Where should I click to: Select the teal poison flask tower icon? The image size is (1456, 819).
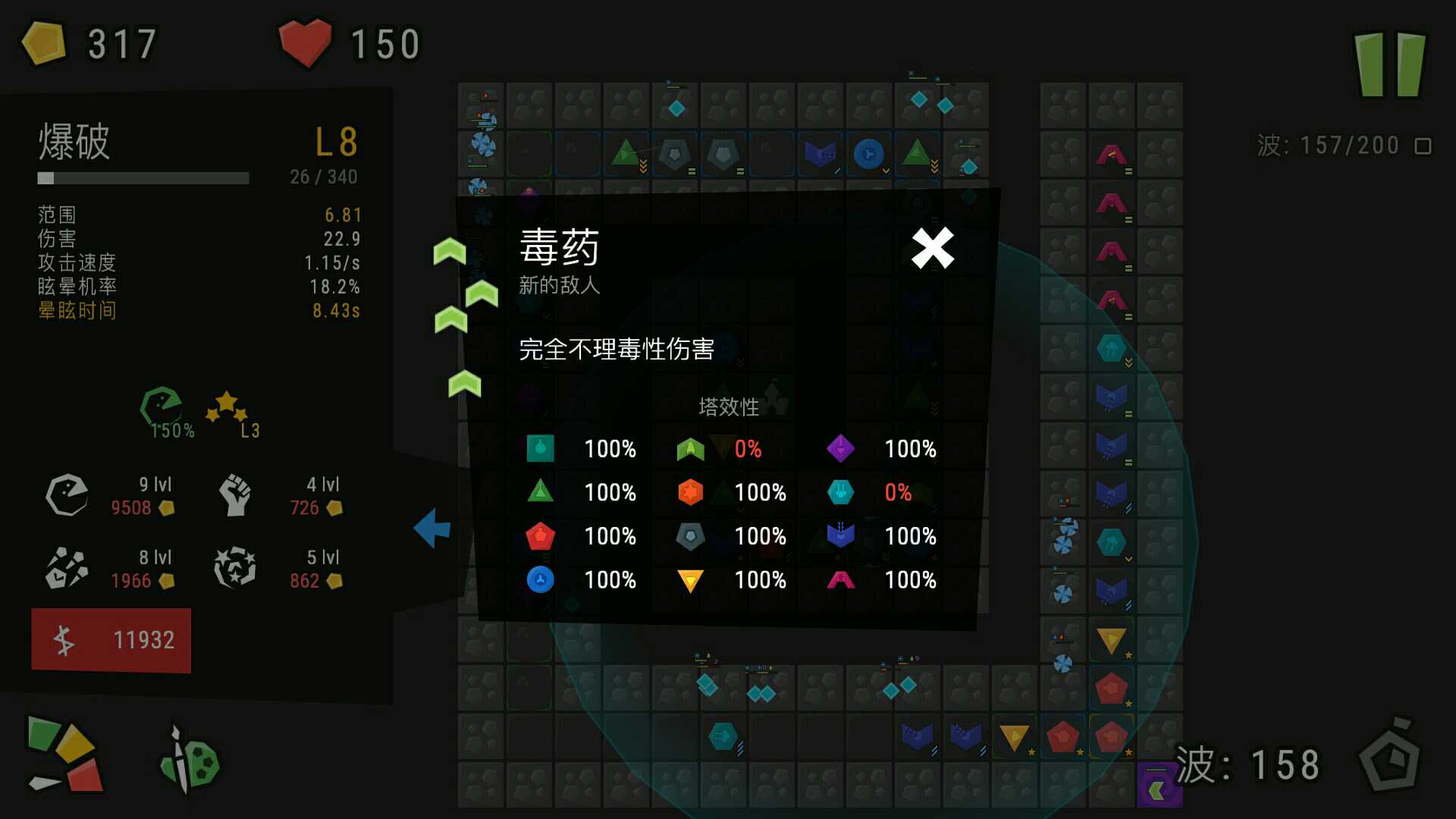coord(538,448)
